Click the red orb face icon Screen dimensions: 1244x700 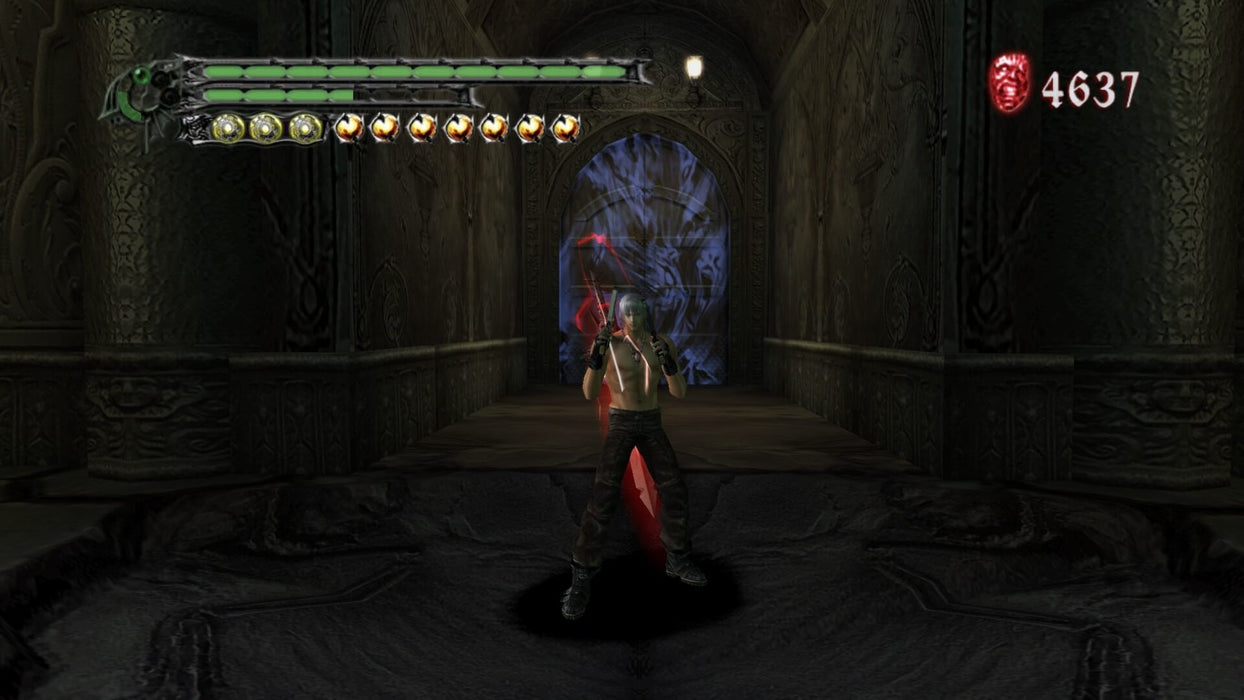point(1009,84)
